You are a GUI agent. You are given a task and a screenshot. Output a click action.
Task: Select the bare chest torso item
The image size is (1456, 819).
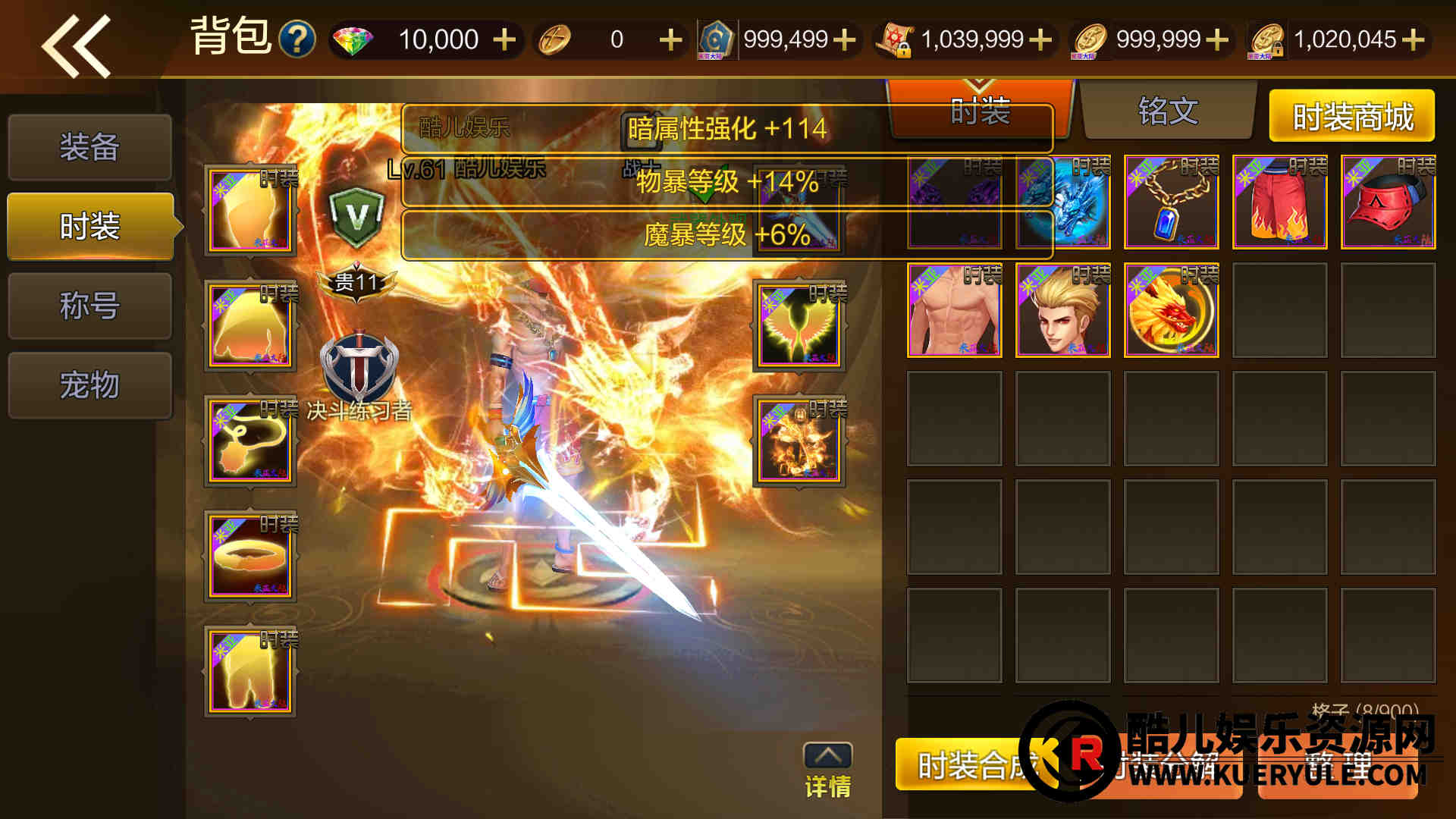tap(954, 311)
